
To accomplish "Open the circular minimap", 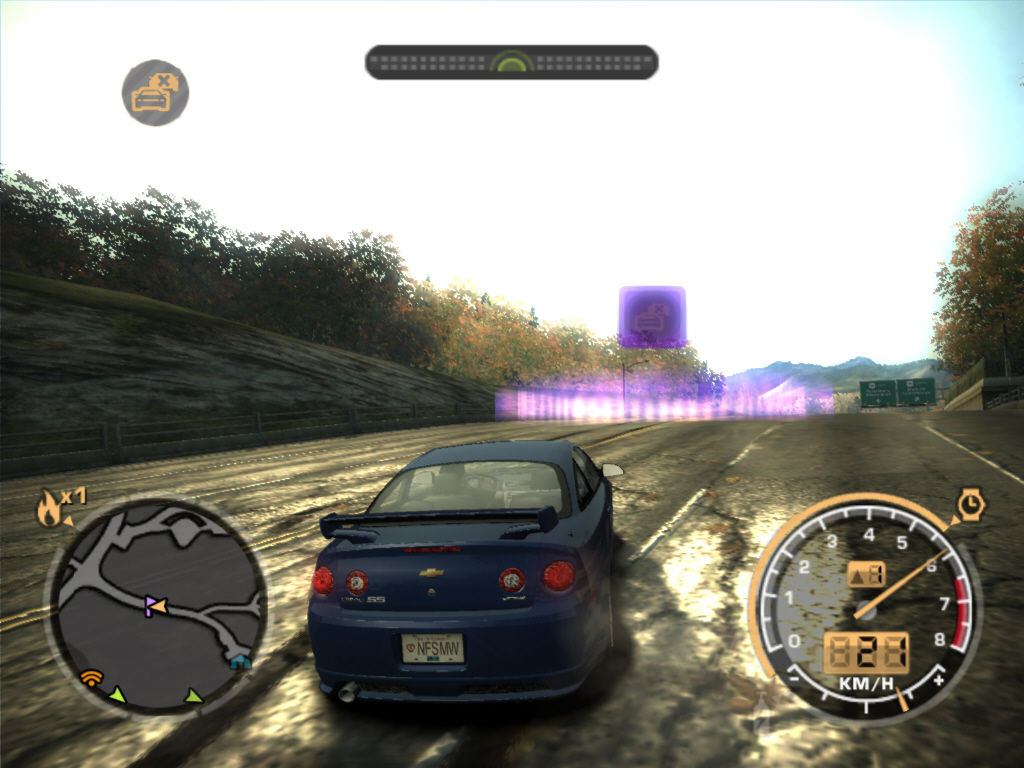I will (x=157, y=603).
